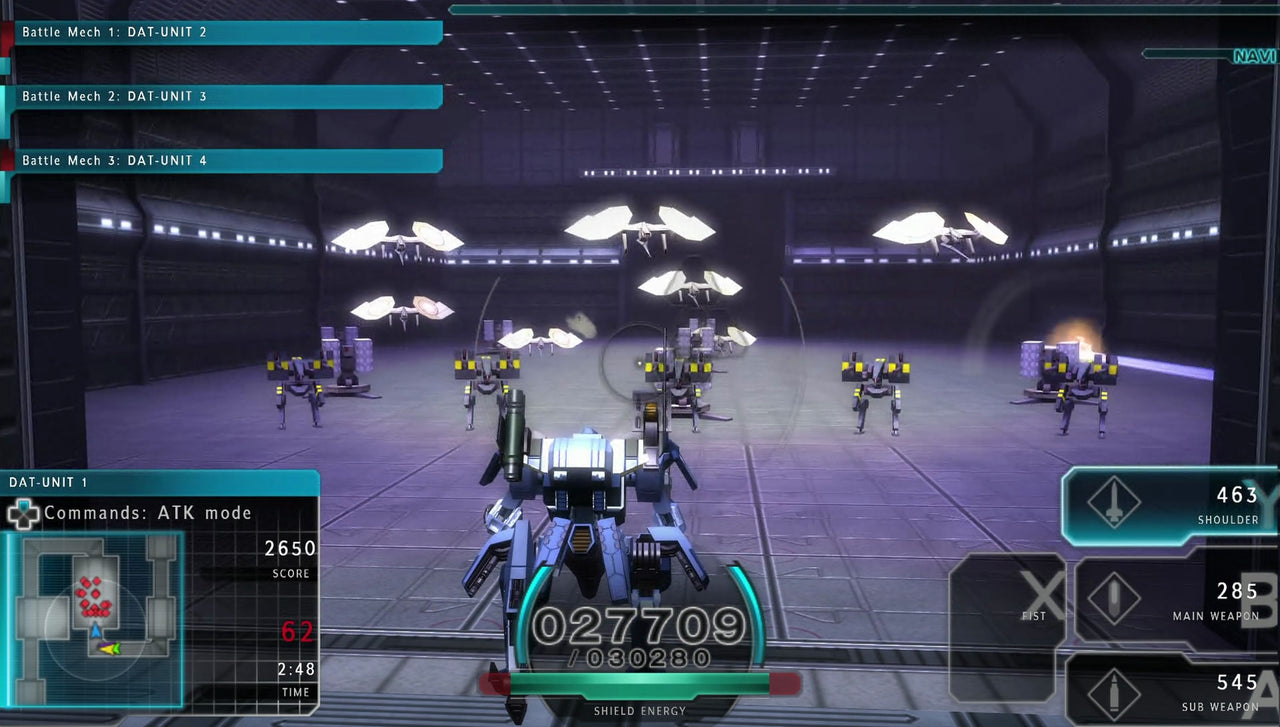
Task: Select the Shoulder missile weapon icon
Action: pos(1113,500)
